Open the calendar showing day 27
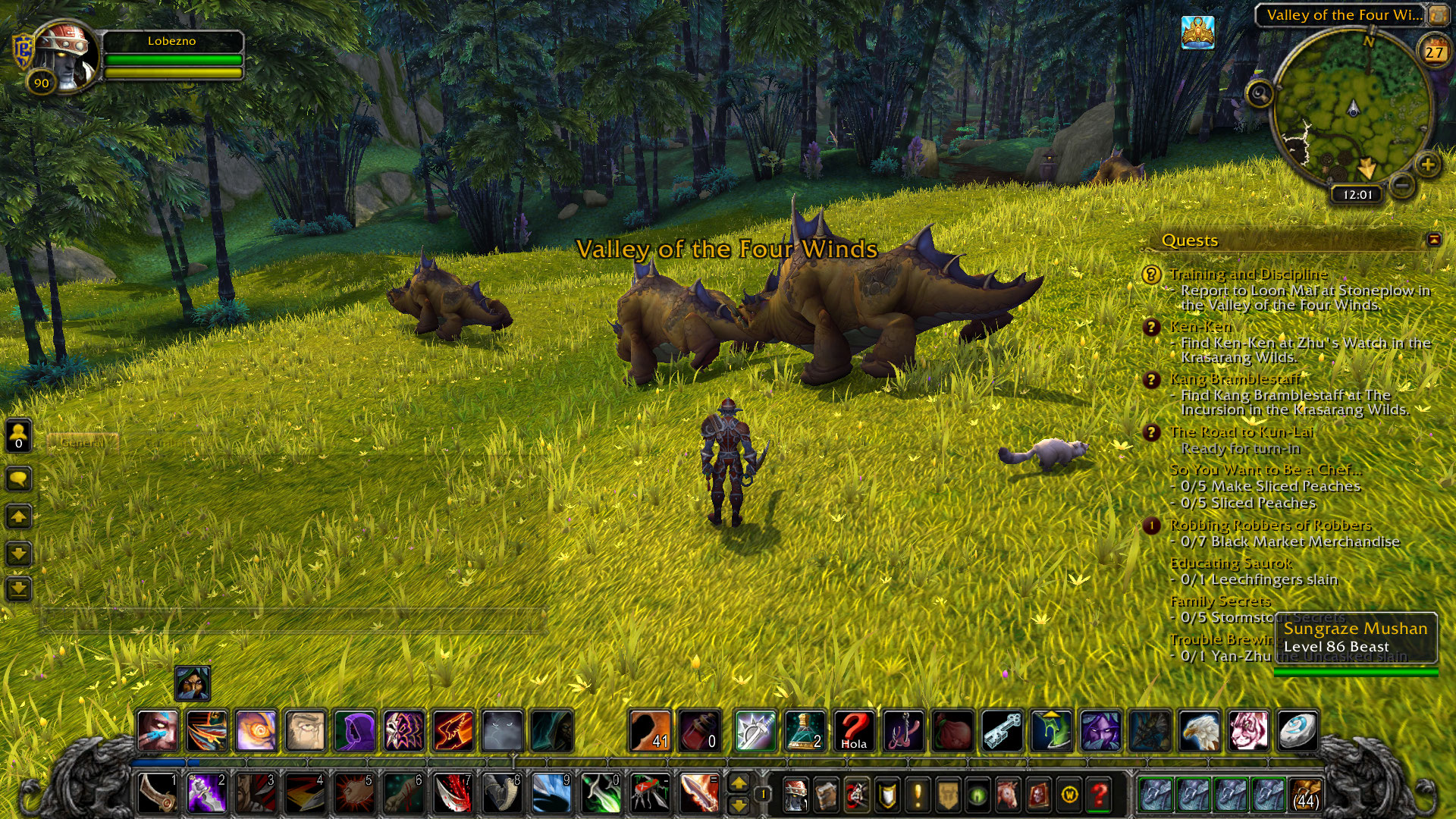 click(x=1433, y=52)
